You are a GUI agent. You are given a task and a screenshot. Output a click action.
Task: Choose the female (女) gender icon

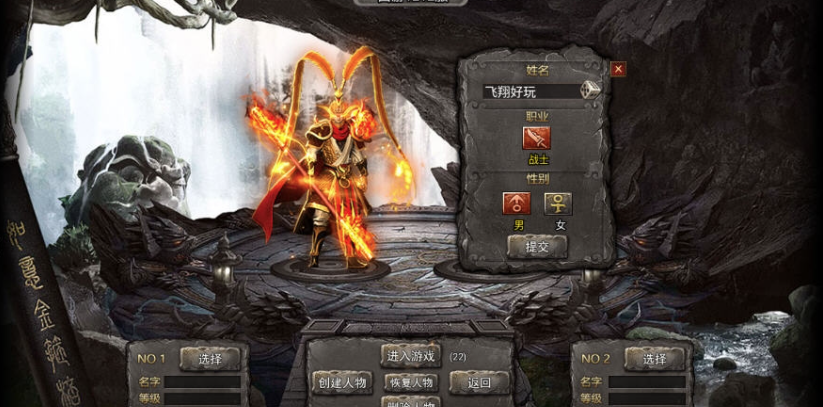[x=558, y=203]
